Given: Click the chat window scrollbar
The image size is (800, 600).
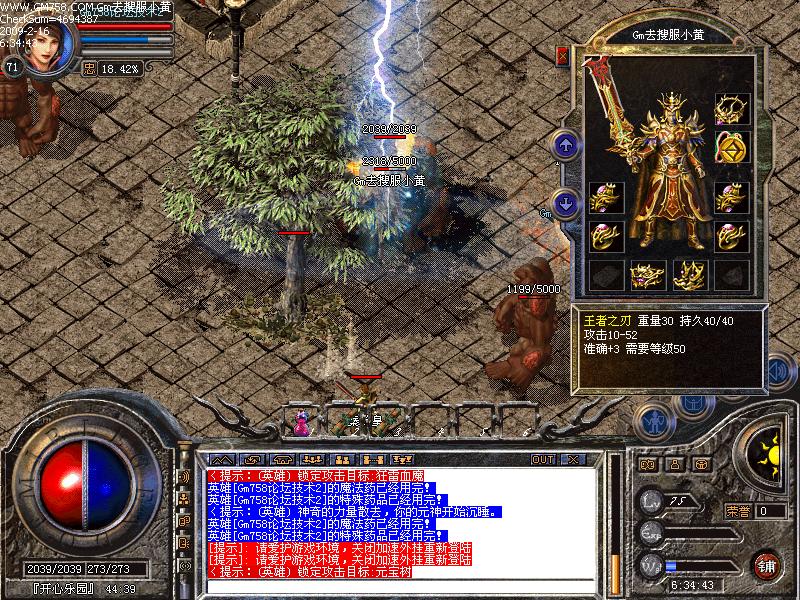Looking at the screenshot, I should click(x=615, y=520).
